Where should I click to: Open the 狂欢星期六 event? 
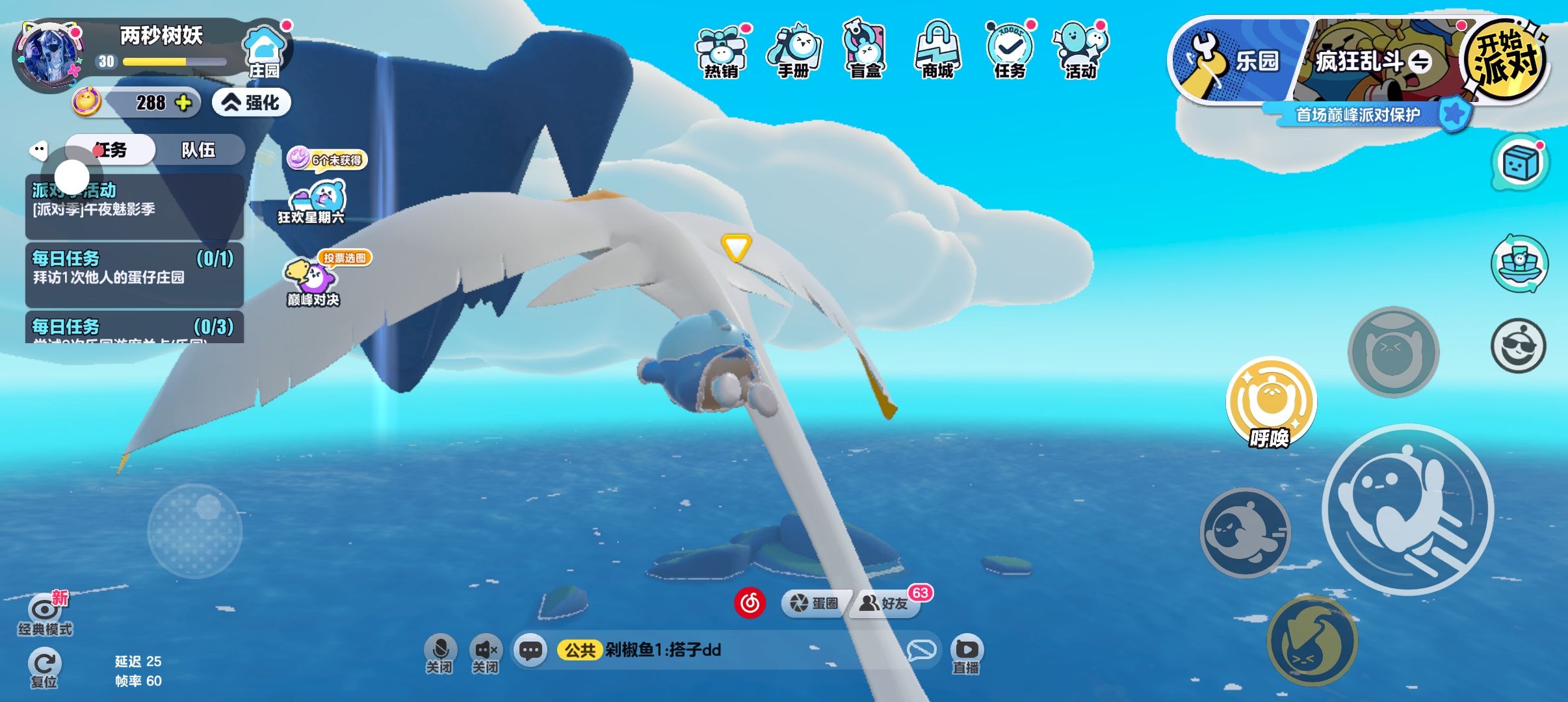point(312,203)
